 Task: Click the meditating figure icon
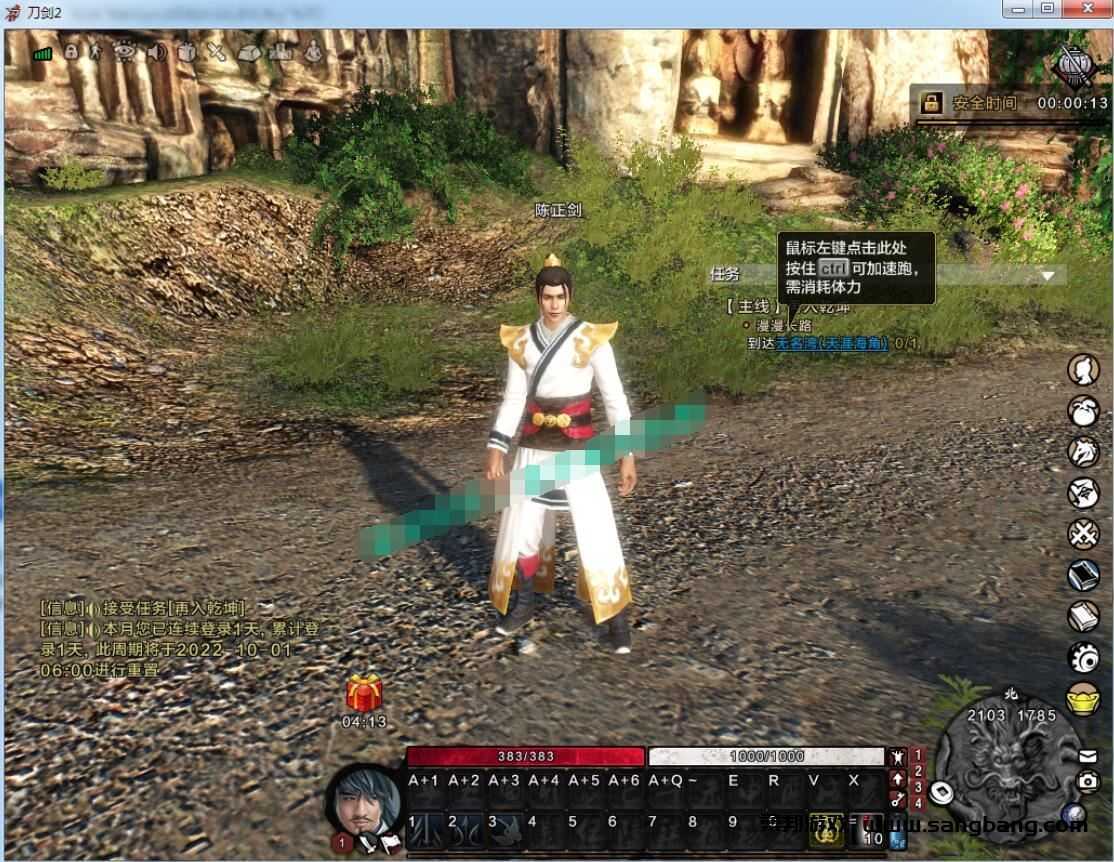(314, 51)
